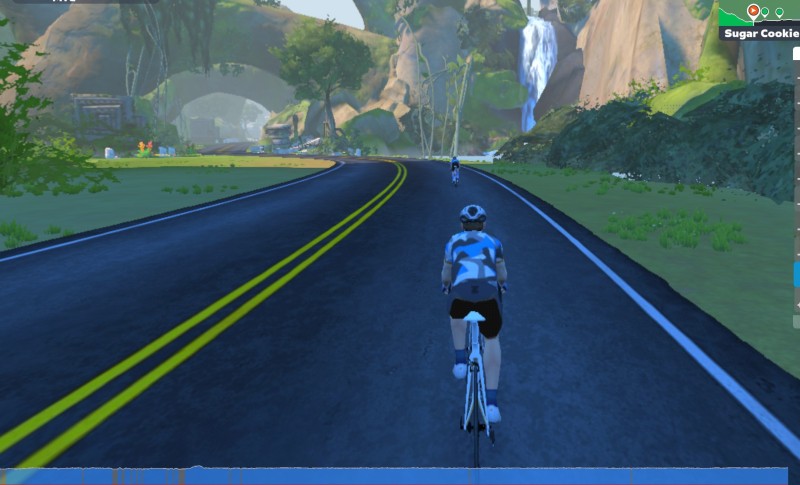Select the orange arrow position marker
This screenshot has height=485, width=800.
click(x=753, y=11)
